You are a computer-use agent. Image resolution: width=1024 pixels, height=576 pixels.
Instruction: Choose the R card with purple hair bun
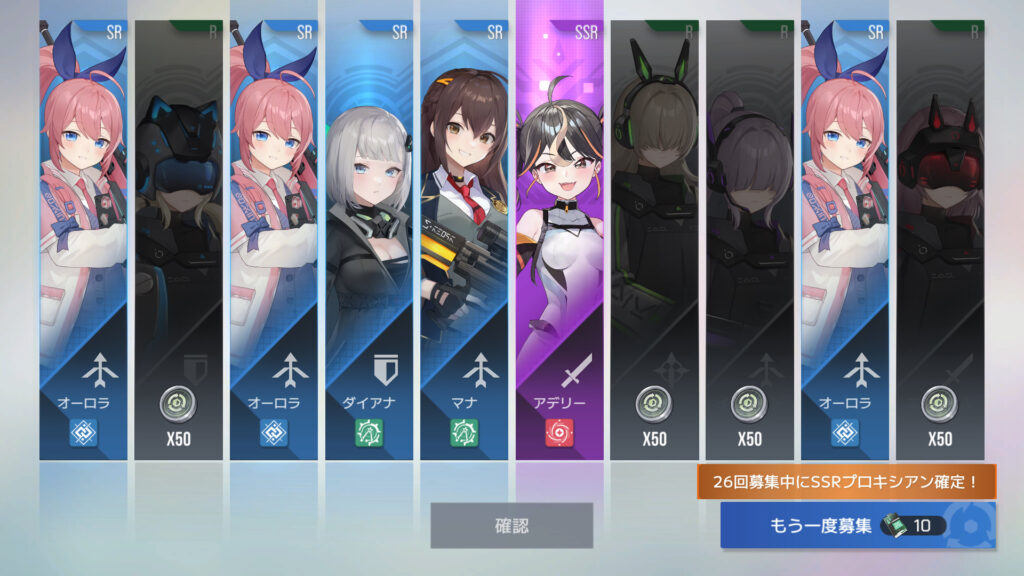click(749, 240)
